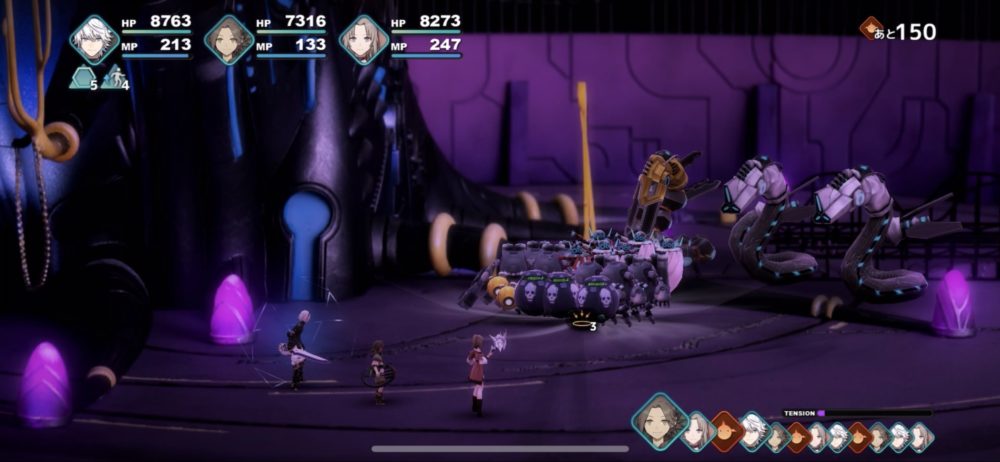Inspect the running figure buff icon
The width and height of the screenshot is (1000, 462).
click(114, 77)
